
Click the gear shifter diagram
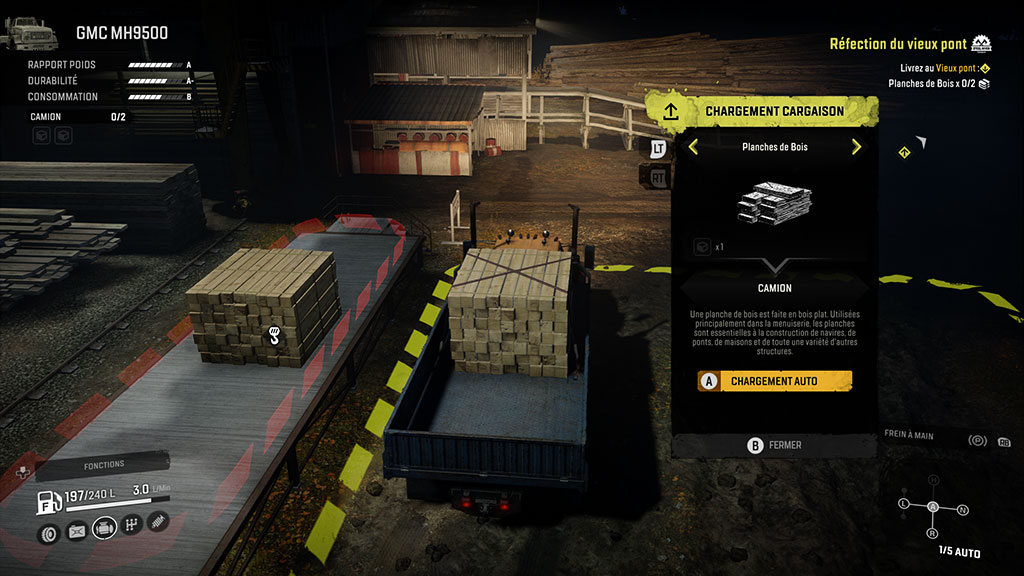point(933,507)
